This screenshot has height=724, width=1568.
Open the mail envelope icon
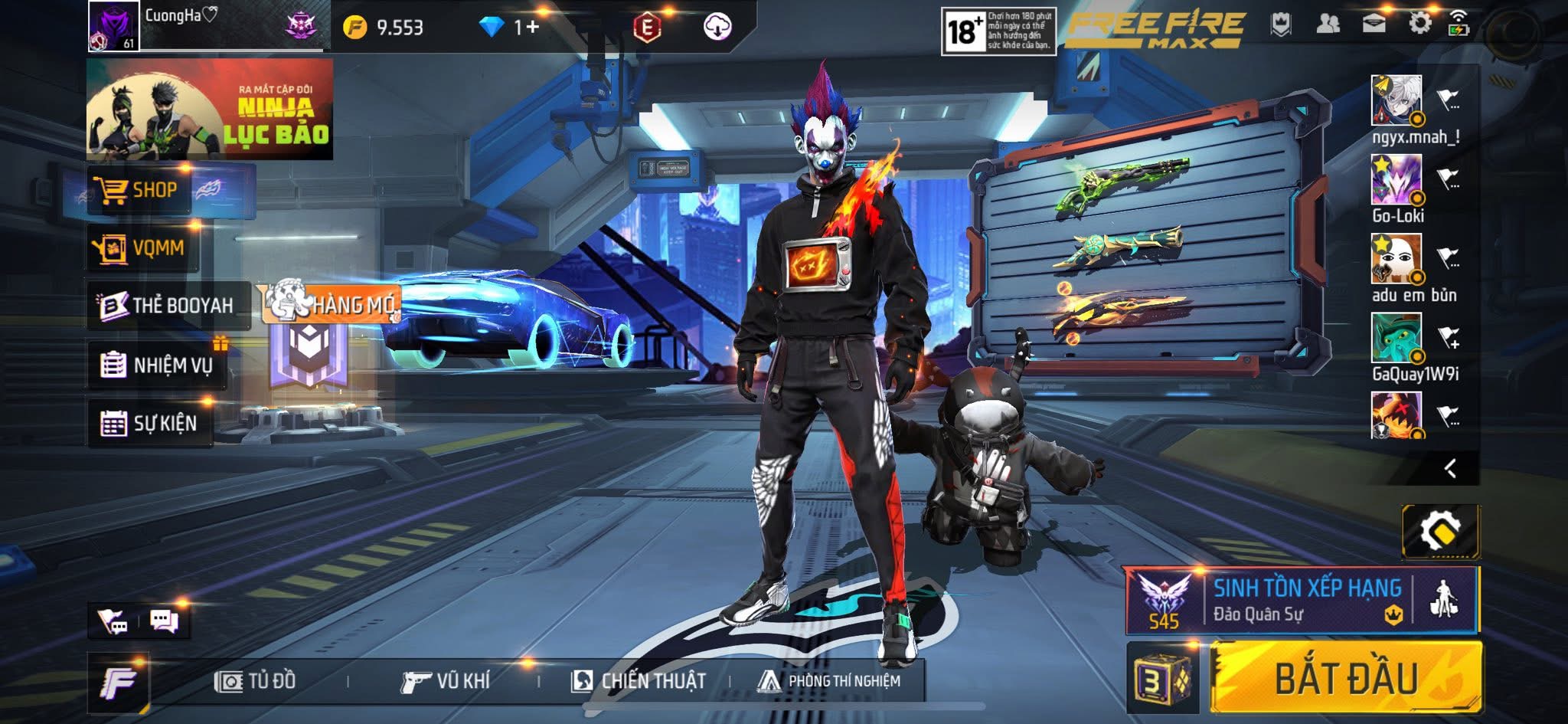[x=1374, y=24]
